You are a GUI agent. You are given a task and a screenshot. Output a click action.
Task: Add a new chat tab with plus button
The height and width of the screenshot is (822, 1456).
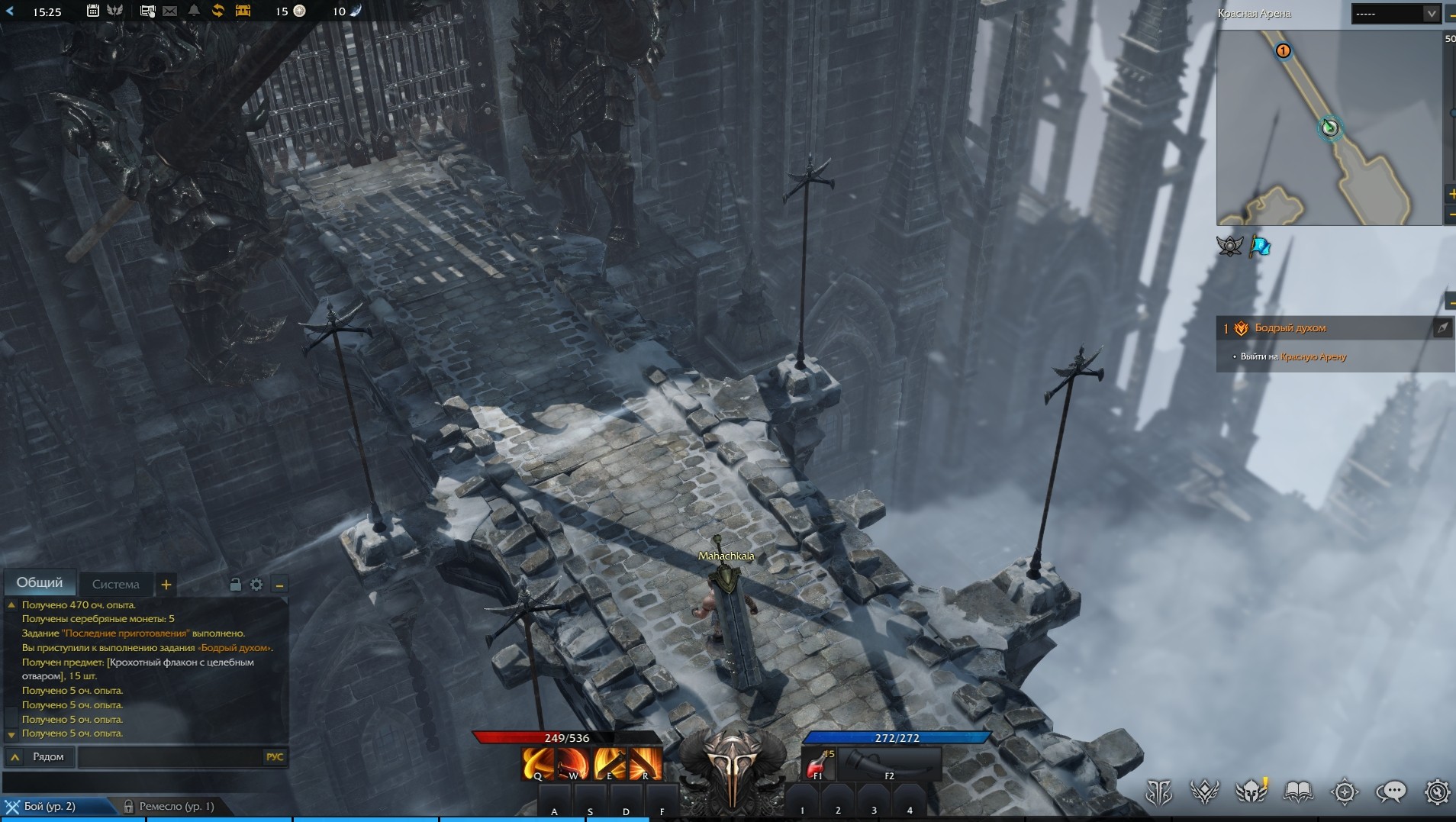166,585
